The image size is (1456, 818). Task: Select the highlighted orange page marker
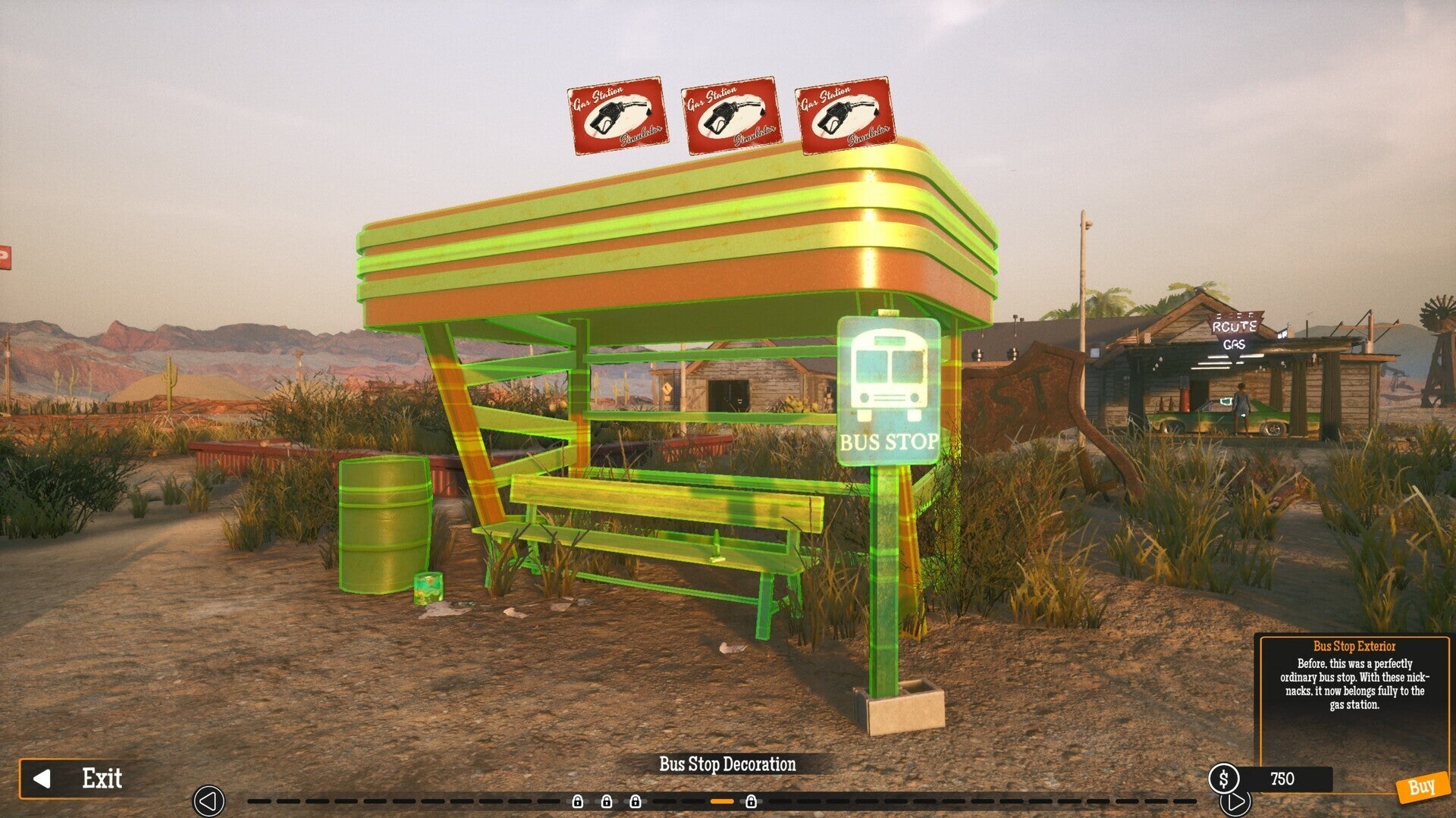722,801
